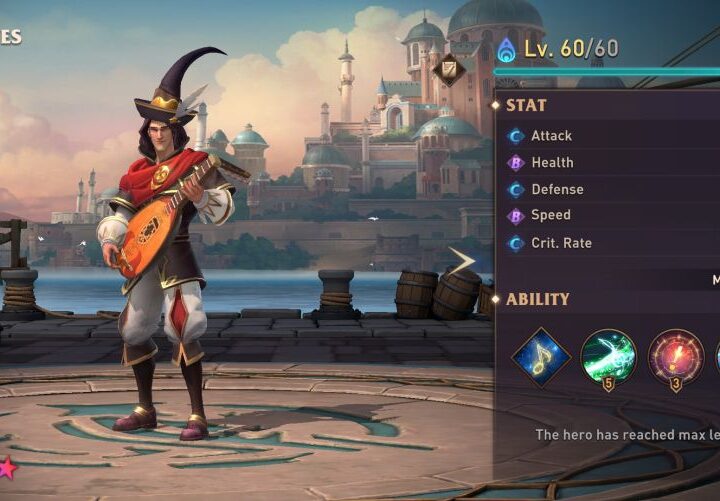Select the blue music note ability icon
This screenshot has height=501, width=720.
tap(541, 357)
